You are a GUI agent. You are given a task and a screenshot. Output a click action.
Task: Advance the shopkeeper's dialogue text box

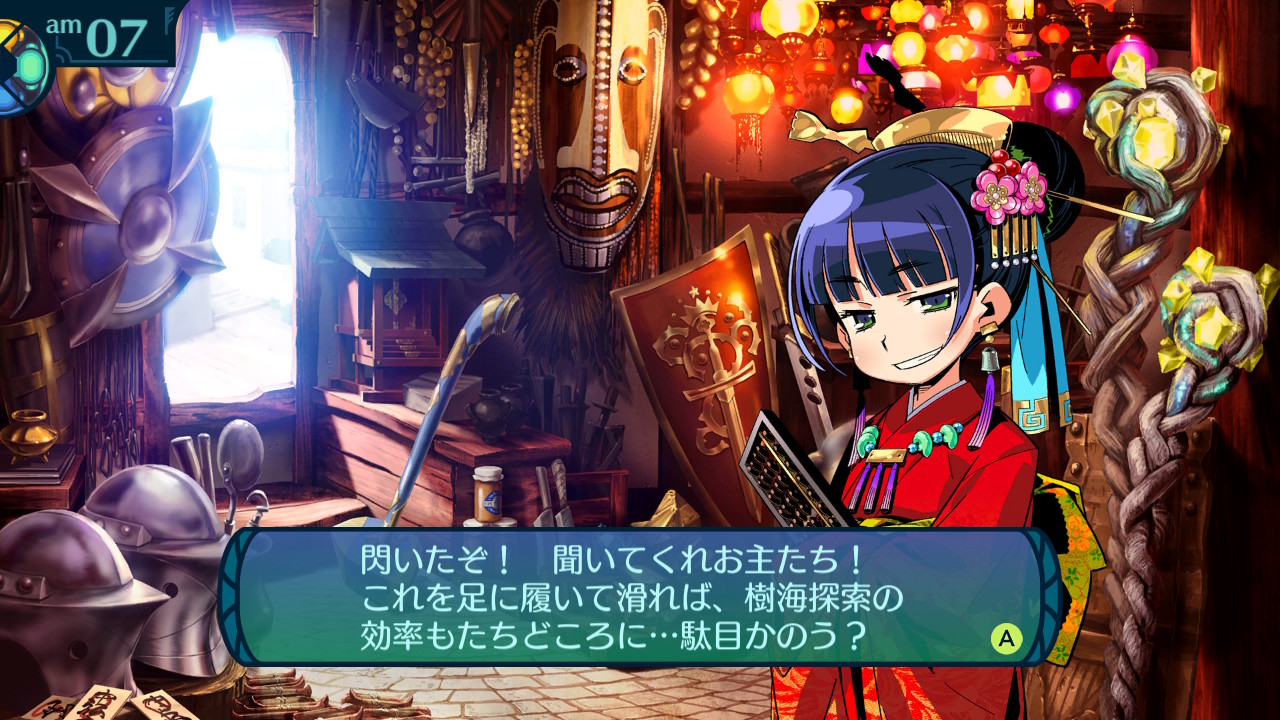click(x=1006, y=638)
